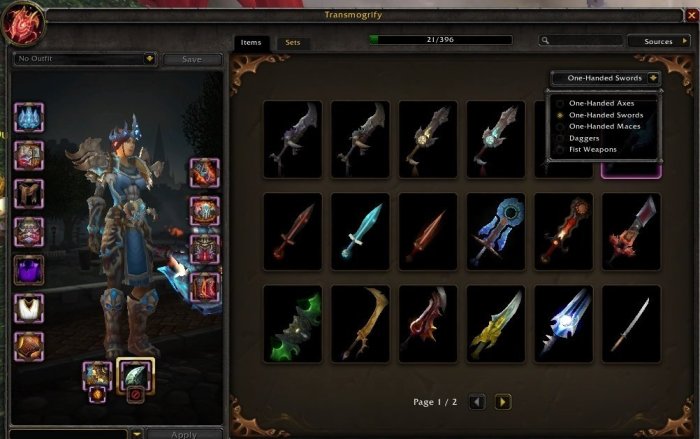This screenshot has width=700, height=439.
Task: Pick the thin katana appearance
Action: (631, 324)
